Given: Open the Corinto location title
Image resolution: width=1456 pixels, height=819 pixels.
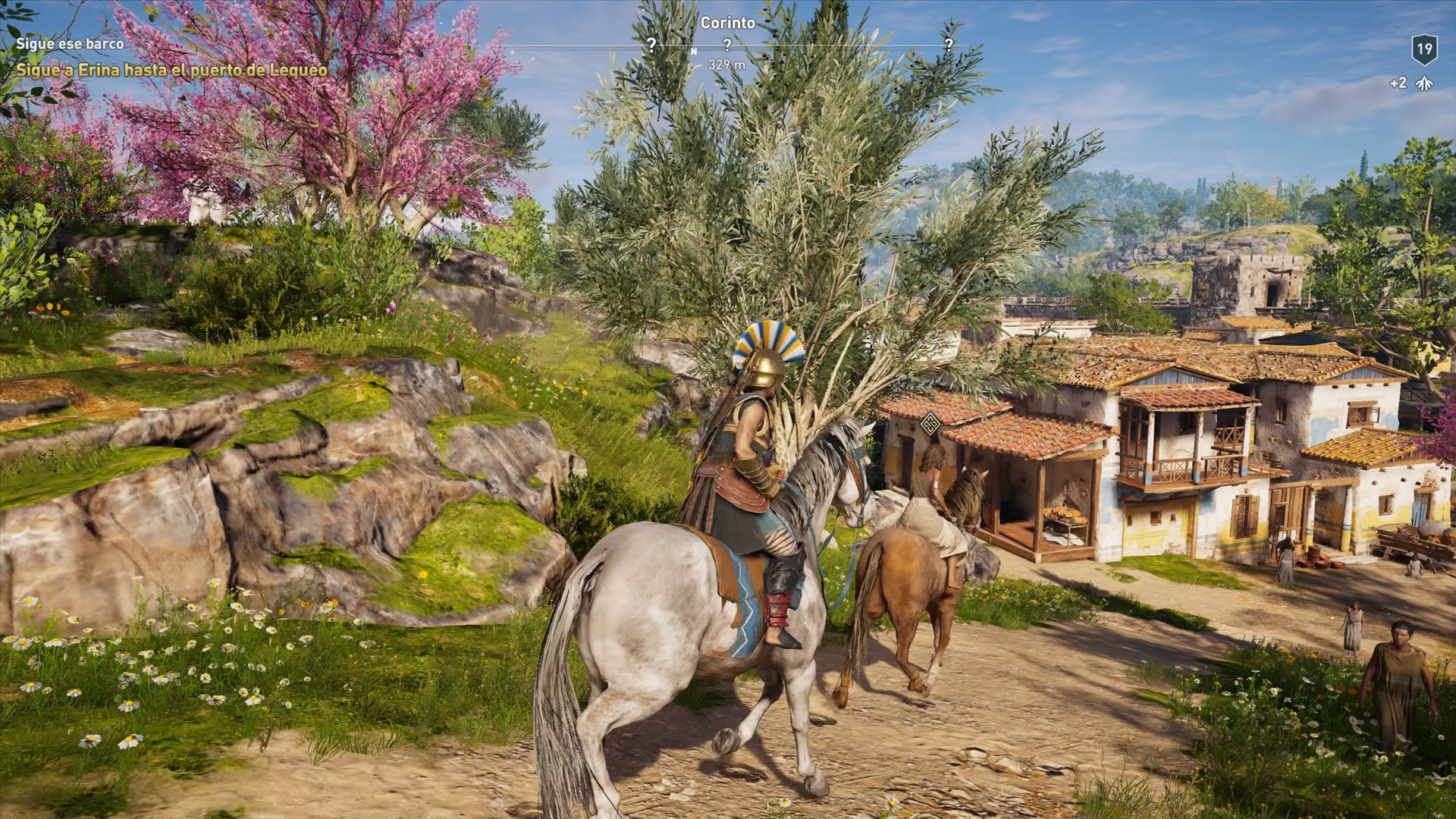Looking at the screenshot, I should [x=727, y=24].
